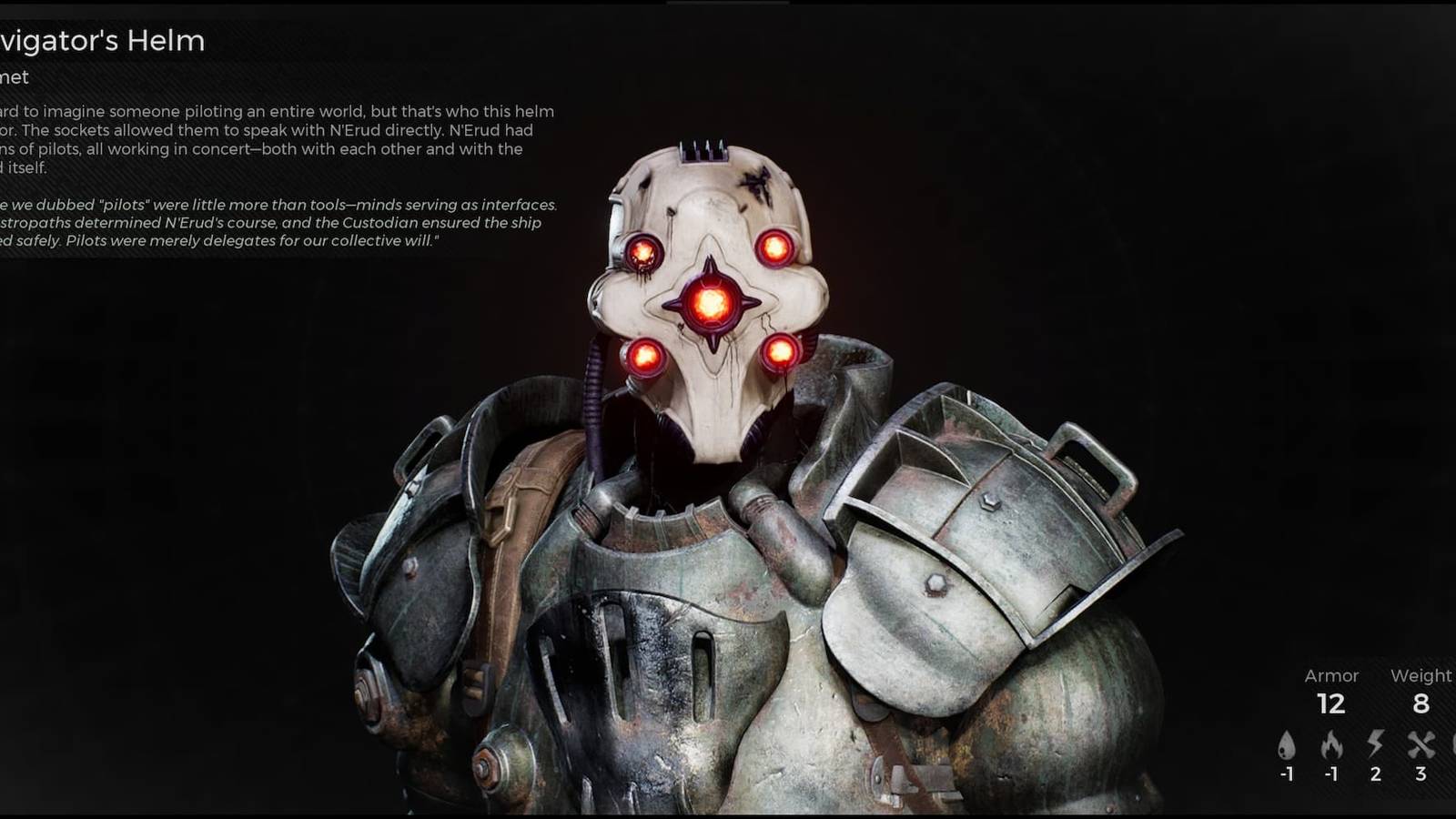1456x819 pixels.
Task: Click the blight resistance value 3
Action: 1420,774
